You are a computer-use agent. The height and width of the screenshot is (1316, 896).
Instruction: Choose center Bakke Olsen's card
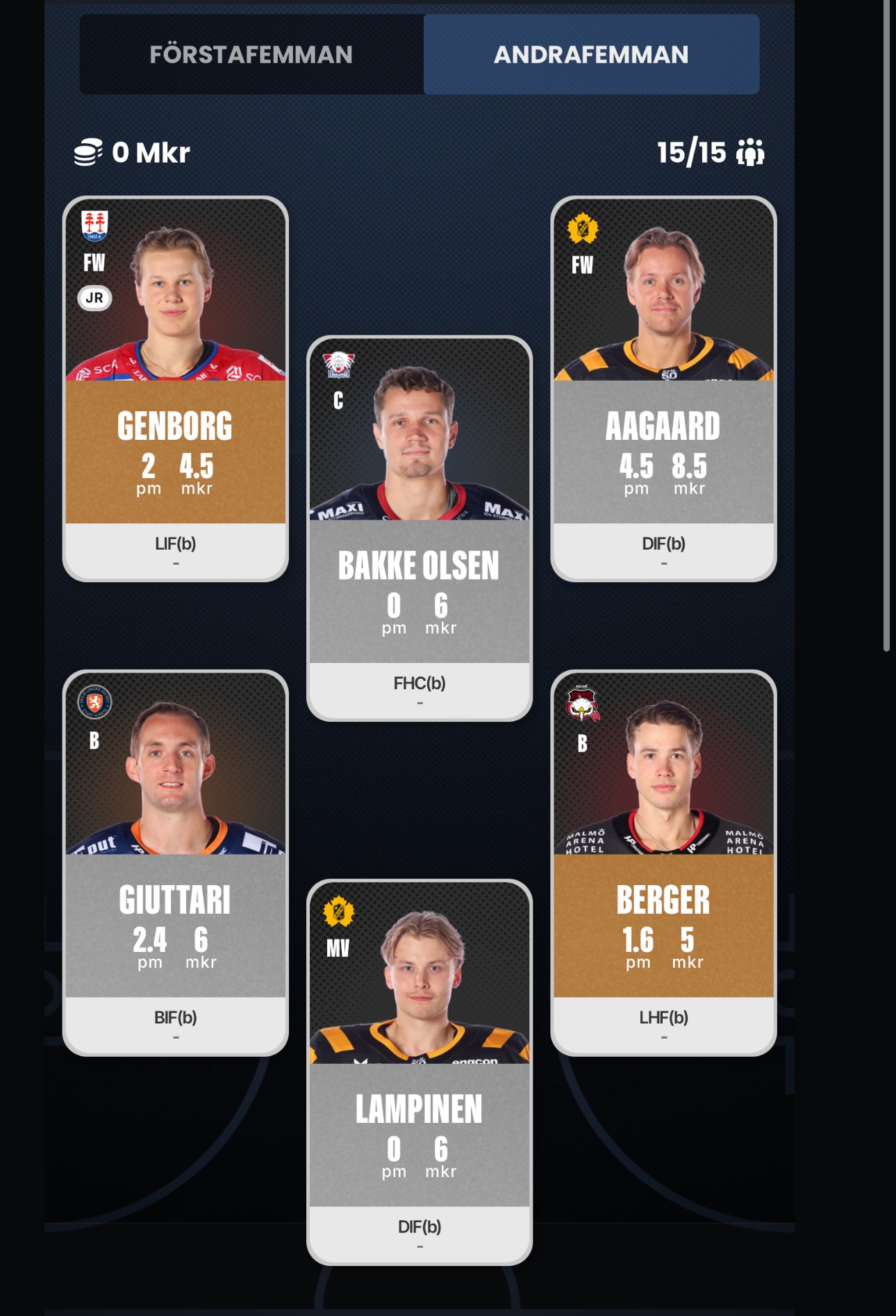click(420, 528)
